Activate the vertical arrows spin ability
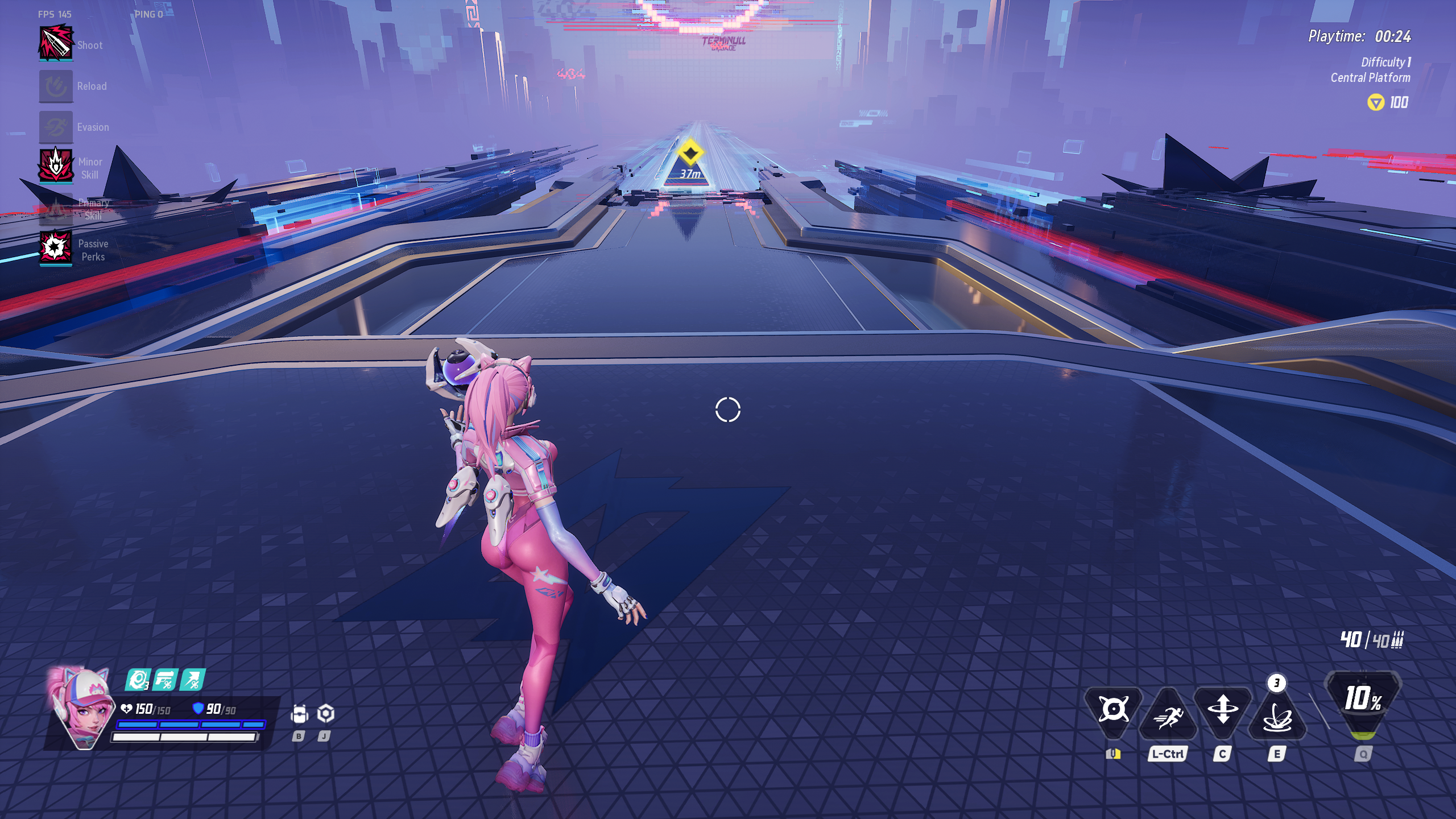 point(1223,711)
